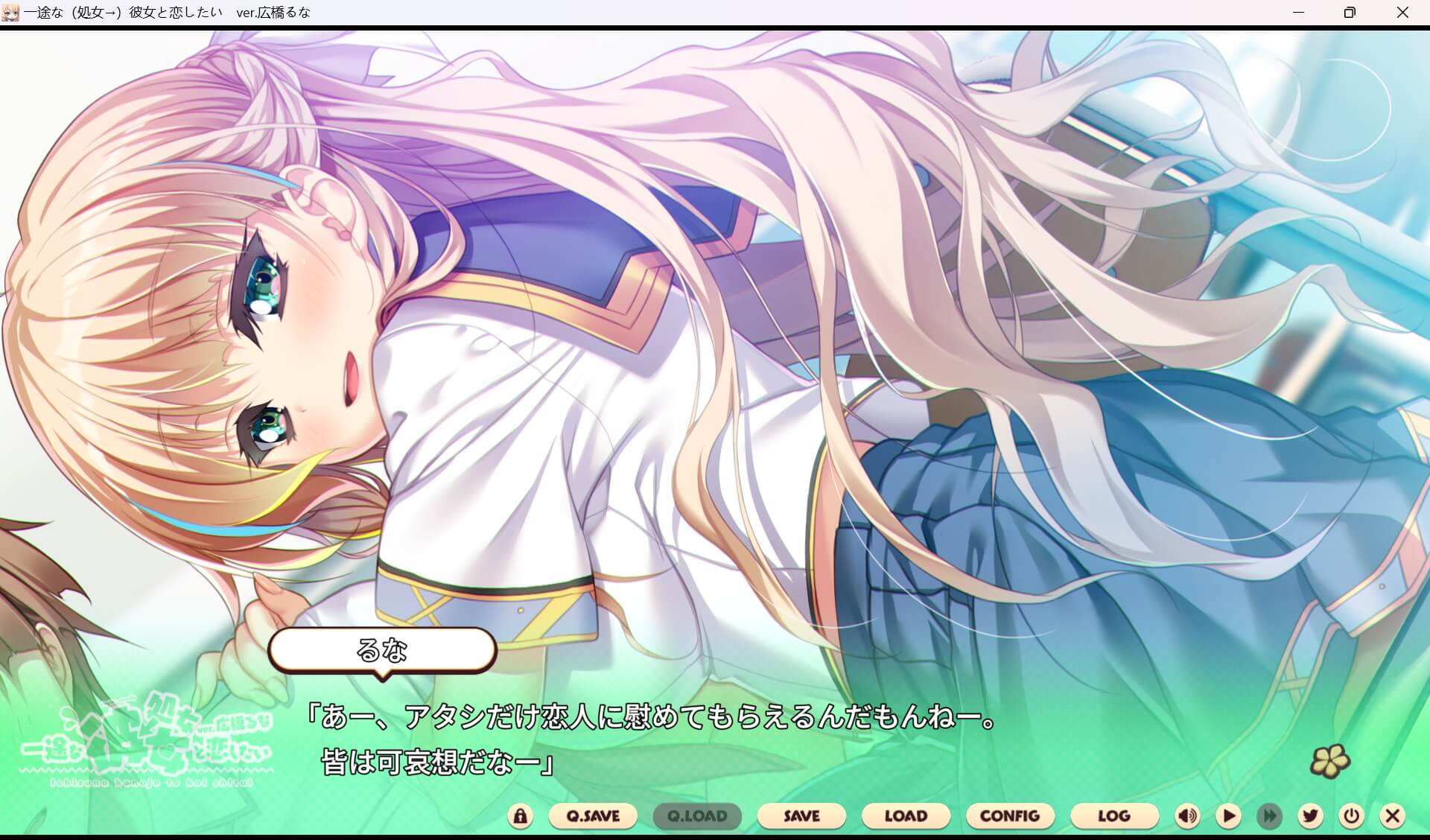Enable skip mode via the fast-forward icon

click(x=1269, y=816)
